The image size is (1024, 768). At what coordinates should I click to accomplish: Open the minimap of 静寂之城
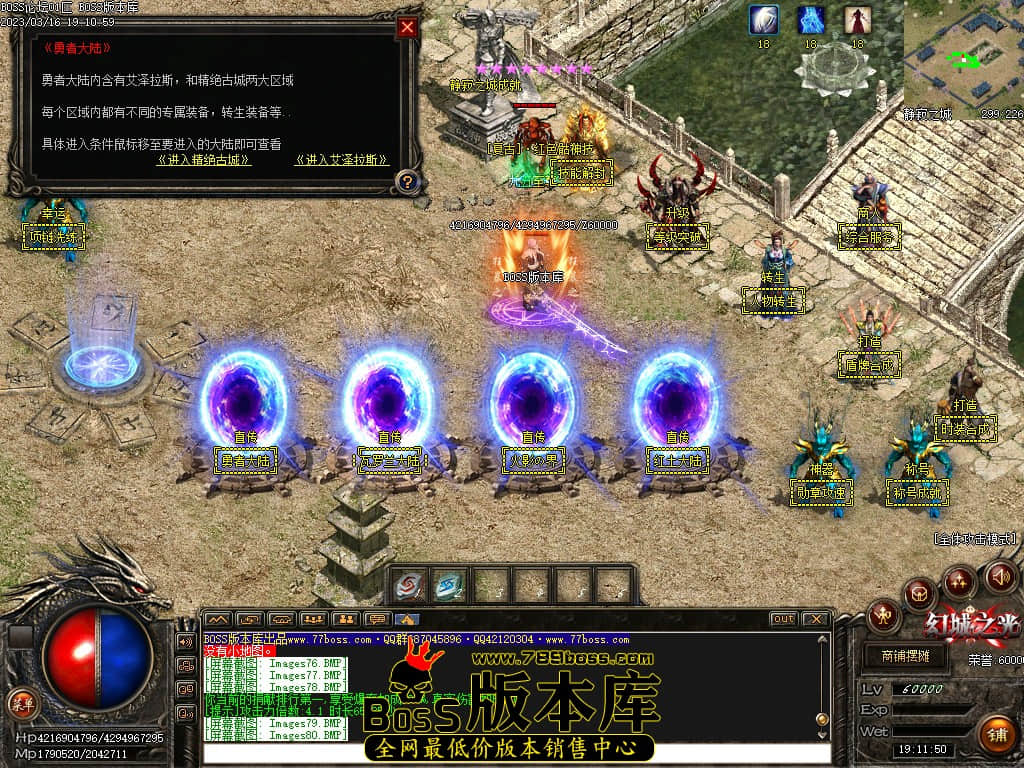click(963, 58)
